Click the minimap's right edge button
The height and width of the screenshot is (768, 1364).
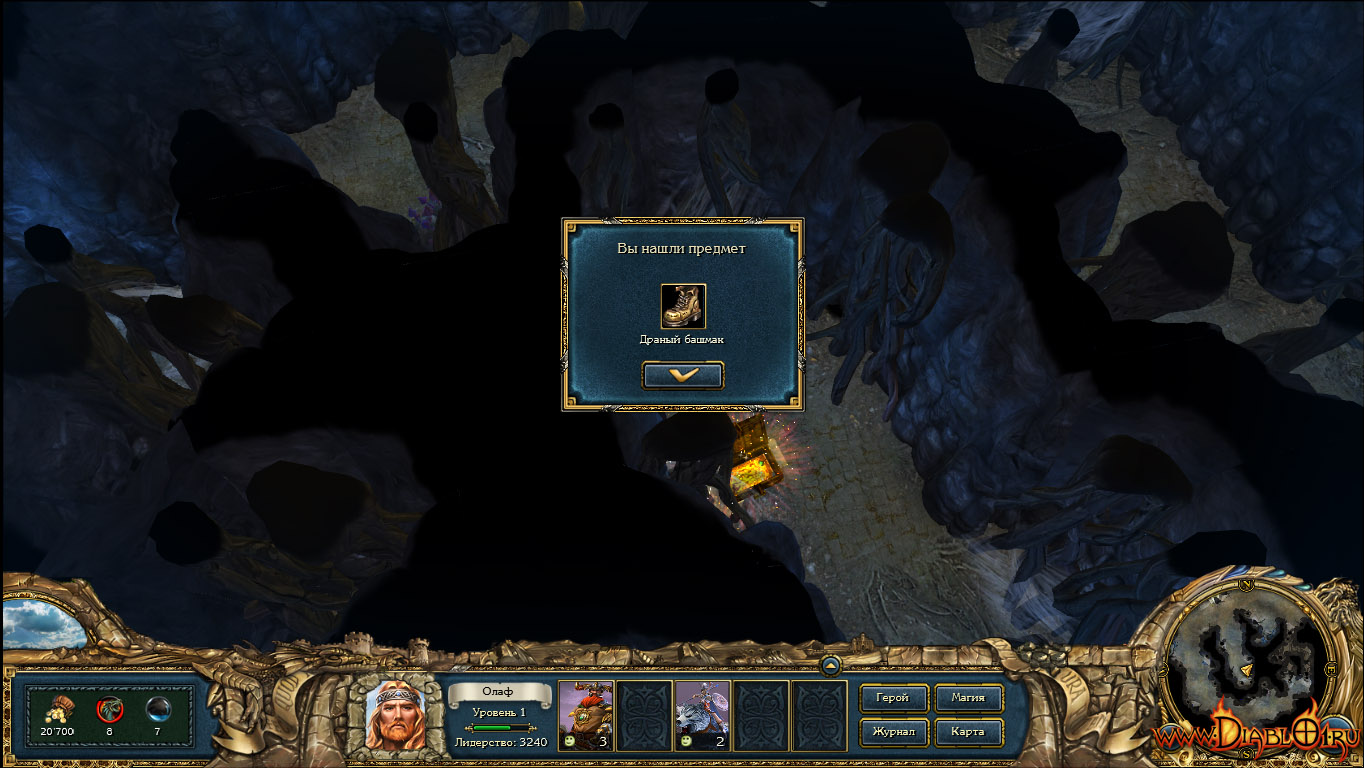1327,668
